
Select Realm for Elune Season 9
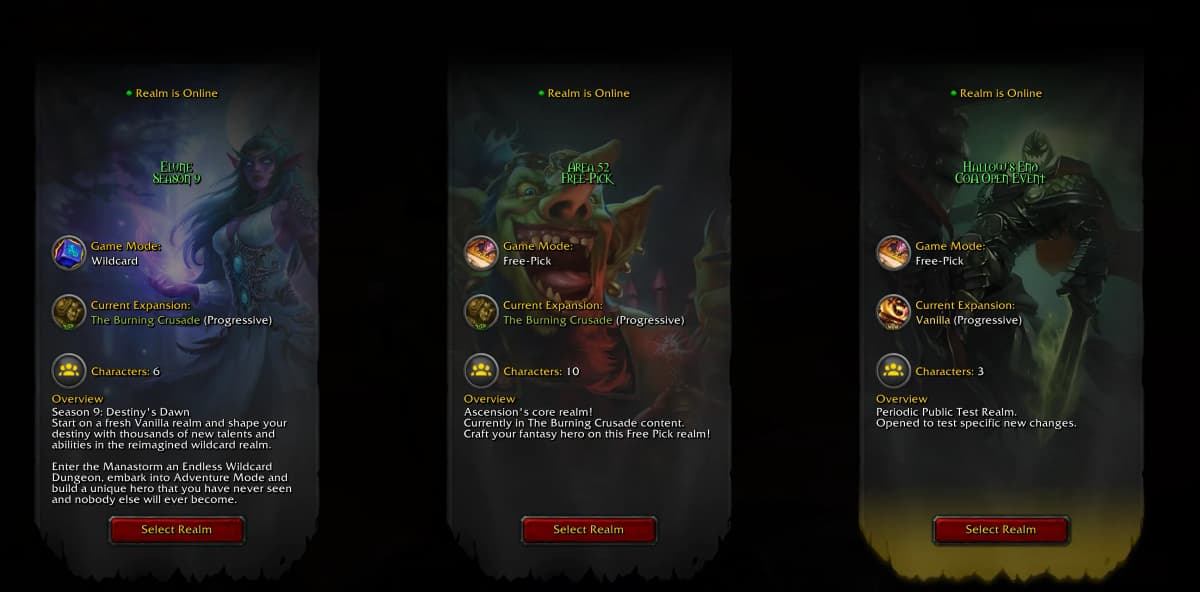(x=177, y=530)
